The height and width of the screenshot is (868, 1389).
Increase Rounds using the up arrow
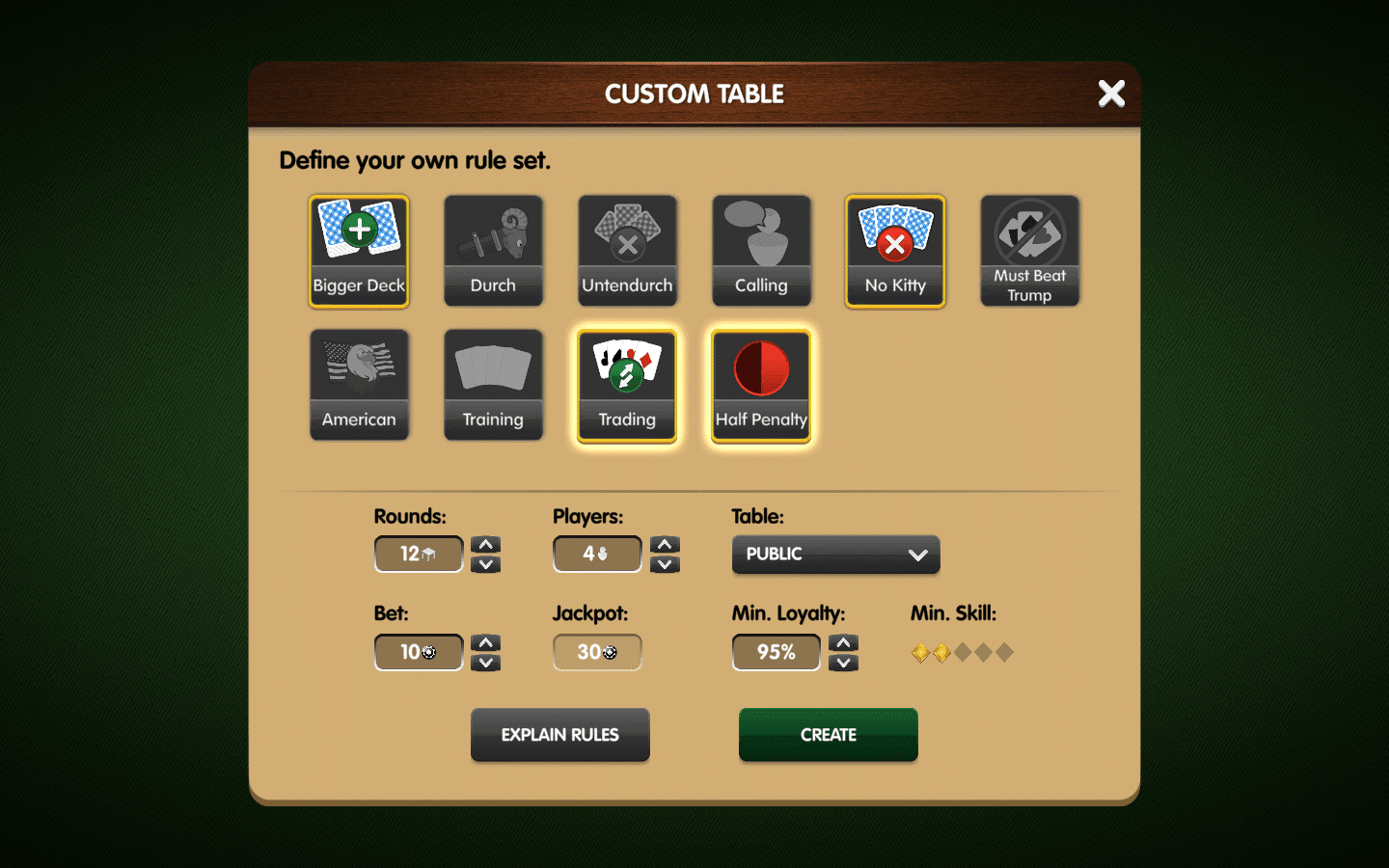(x=485, y=543)
